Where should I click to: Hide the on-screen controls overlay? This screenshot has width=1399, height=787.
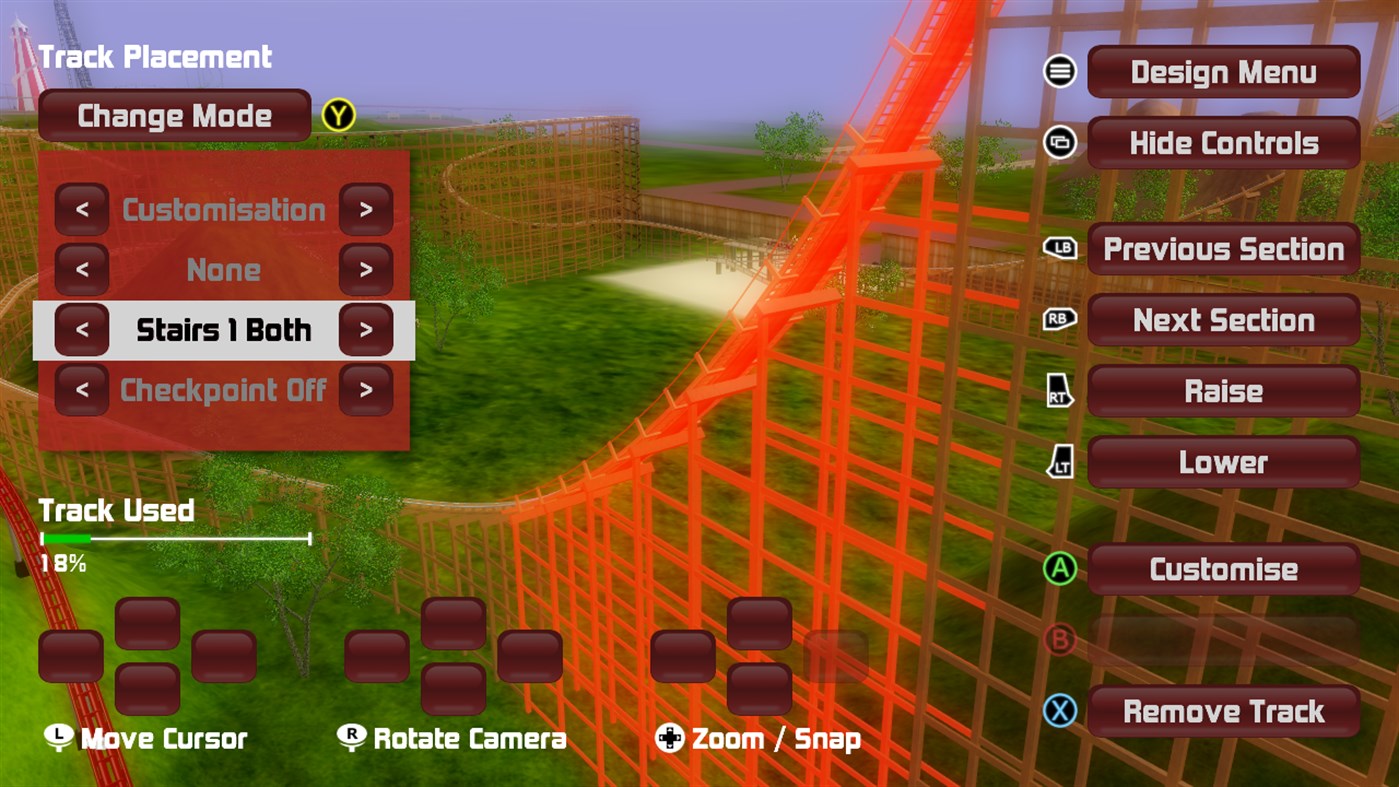(x=1222, y=143)
